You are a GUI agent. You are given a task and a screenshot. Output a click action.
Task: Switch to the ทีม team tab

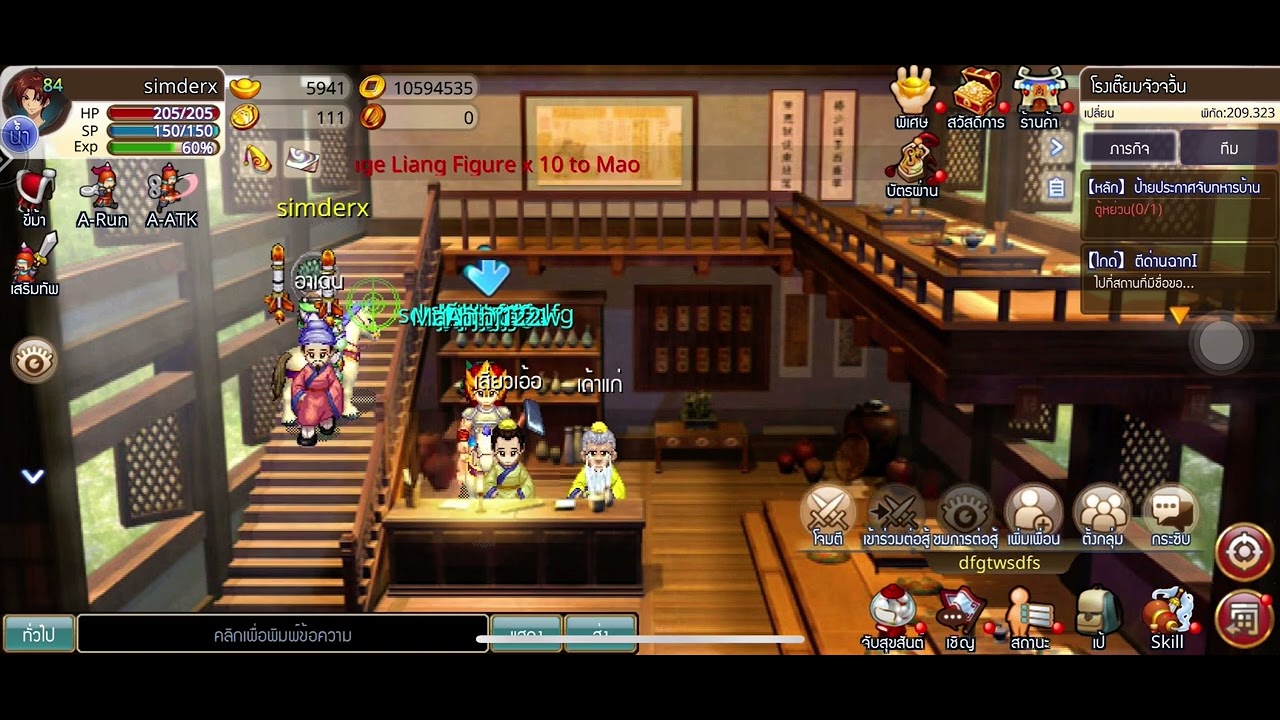coord(1229,148)
